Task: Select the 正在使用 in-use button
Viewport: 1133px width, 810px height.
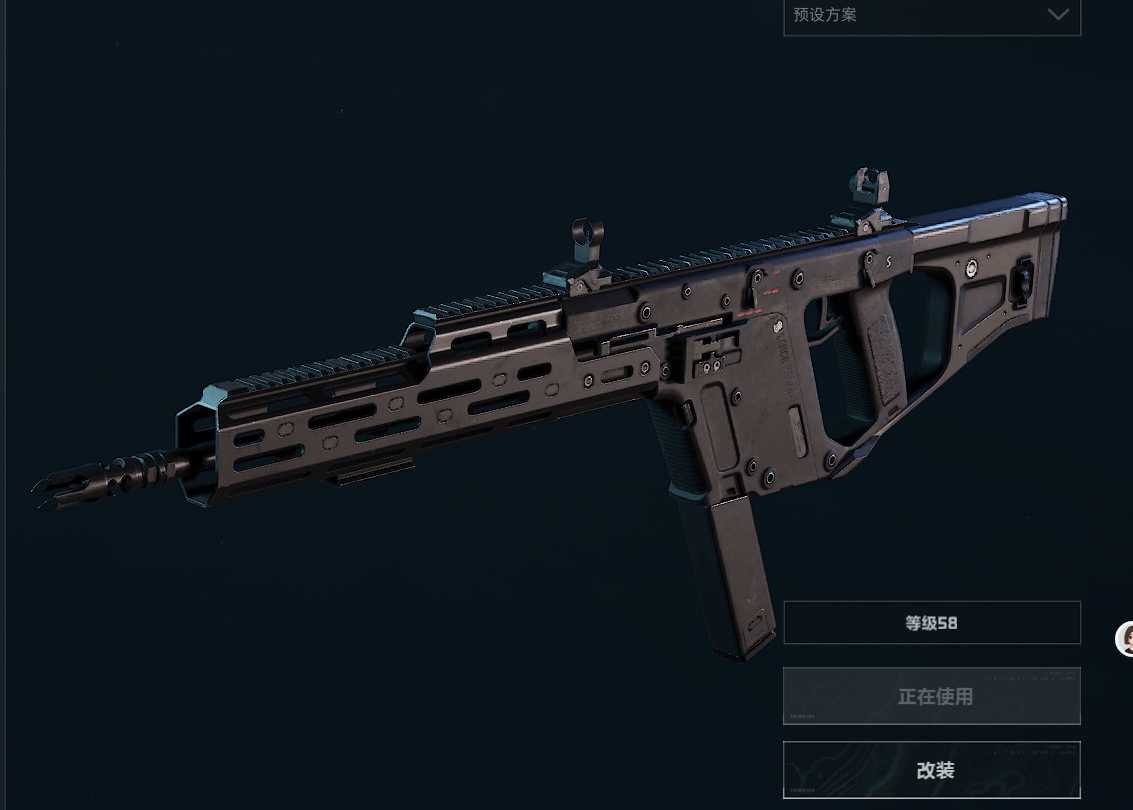Action: (931, 696)
